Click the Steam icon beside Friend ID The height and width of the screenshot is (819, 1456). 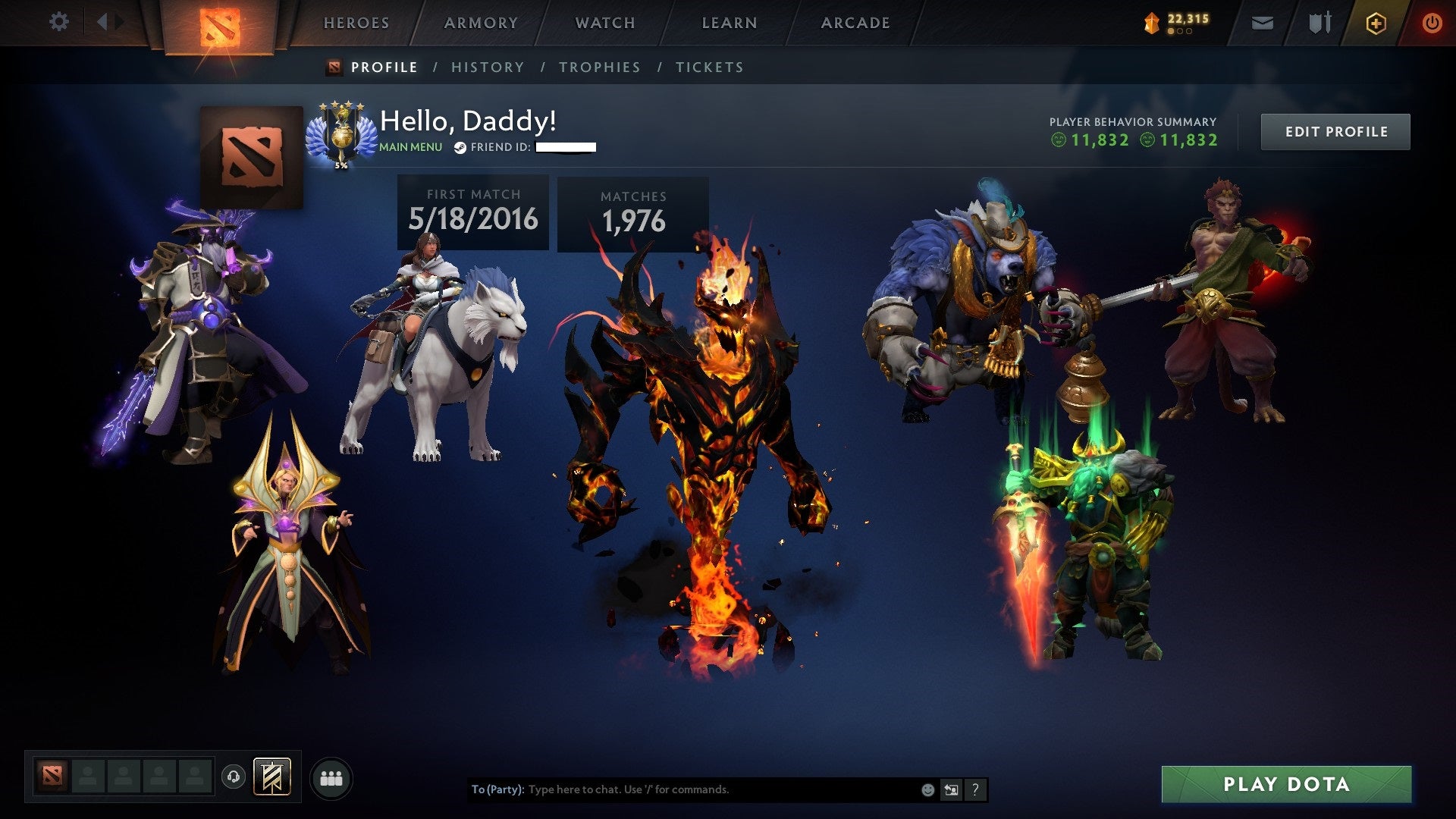[x=459, y=147]
